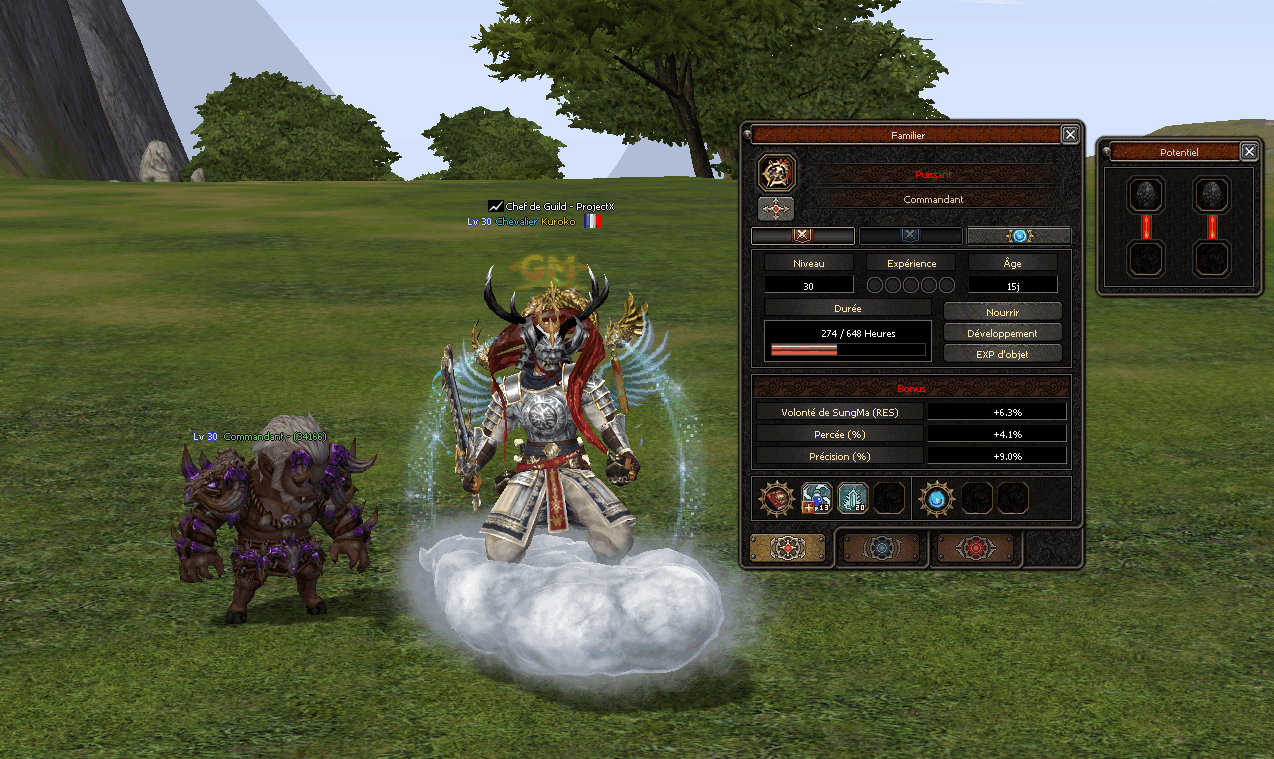Select the EXP d'objet button
Image resolution: width=1274 pixels, height=759 pixels.
tap(1002, 353)
